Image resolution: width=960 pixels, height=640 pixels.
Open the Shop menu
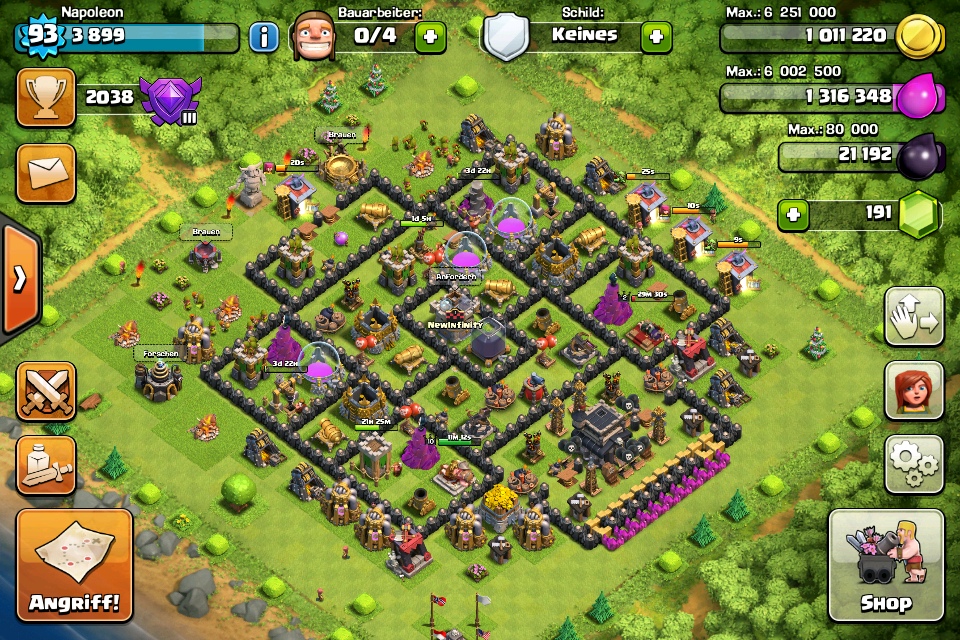[x=885, y=567]
